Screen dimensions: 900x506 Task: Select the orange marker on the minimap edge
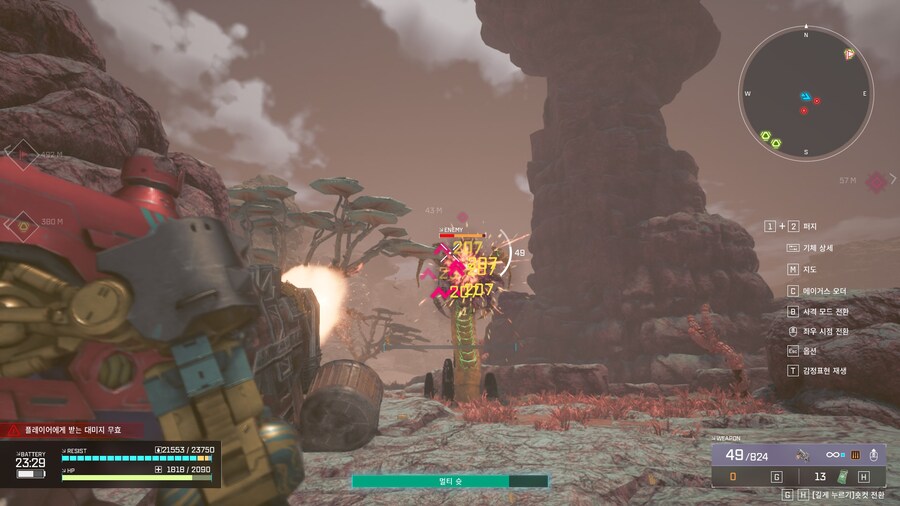pyautogui.click(x=848, y=52)
